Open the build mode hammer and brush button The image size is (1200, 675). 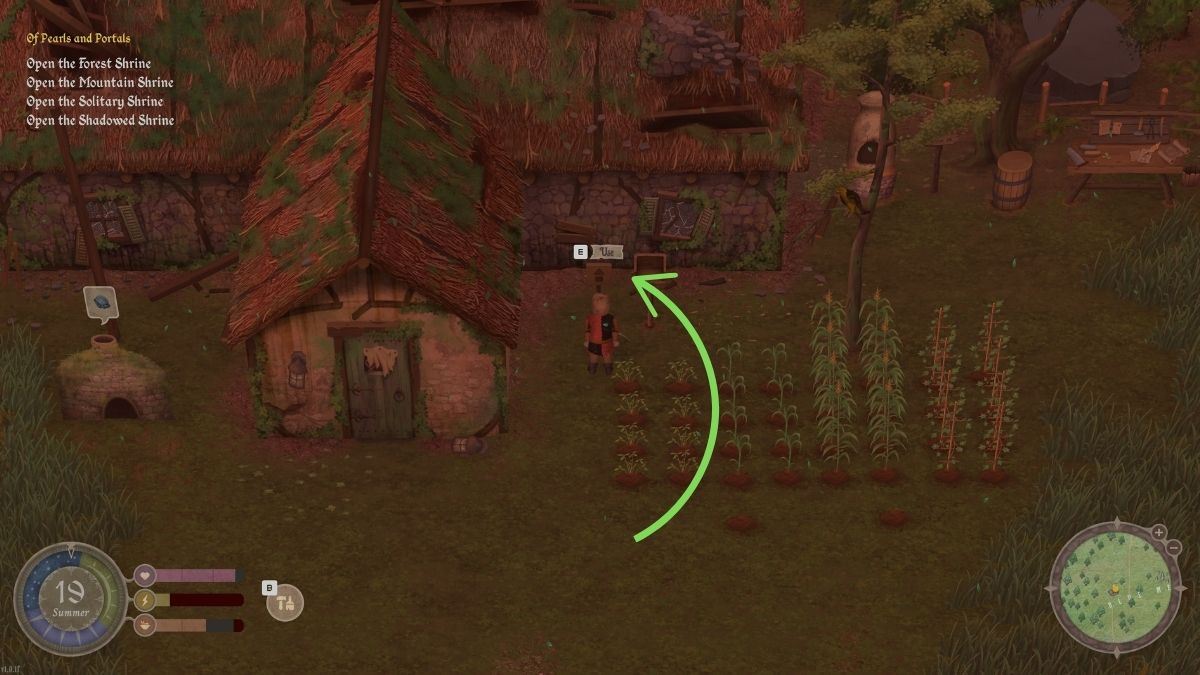[x=286, y=603]
